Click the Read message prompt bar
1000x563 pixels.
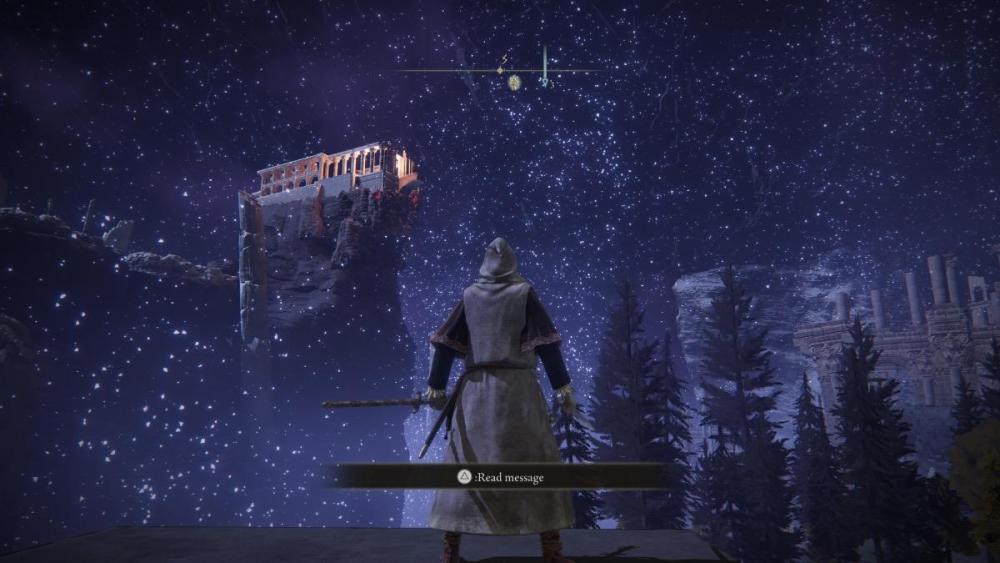pos(500,477)
